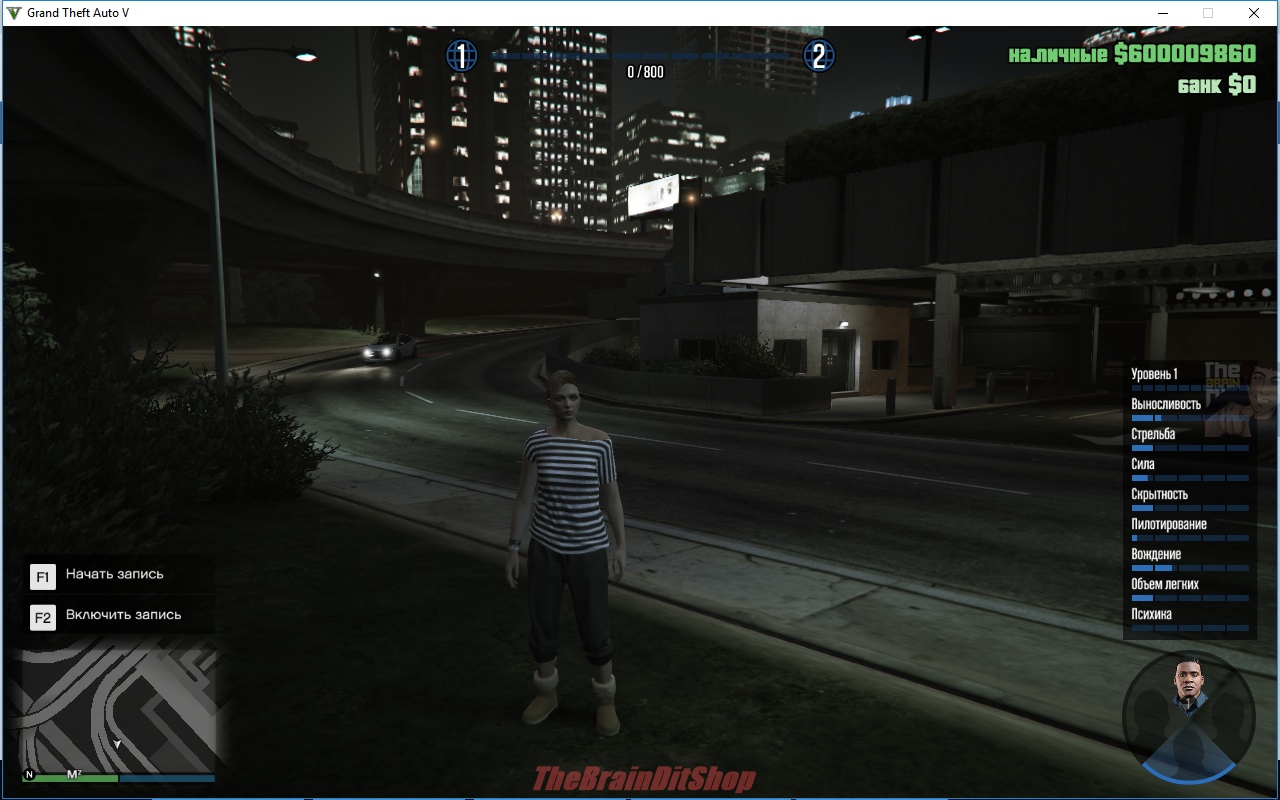Select Franklin's portrait in the character wheel
This screenshot has height=800, width=1280.
pos(1188,684)
